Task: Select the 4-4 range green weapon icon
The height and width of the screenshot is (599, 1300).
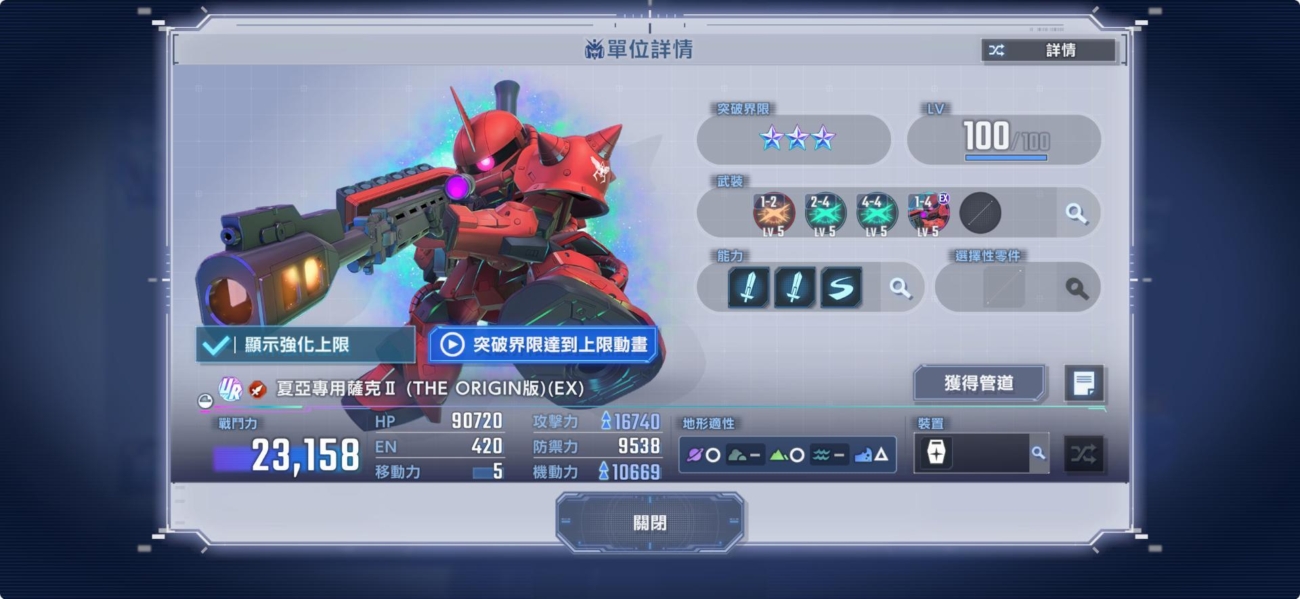Action: pyautogui.click(x=876, y=213)
